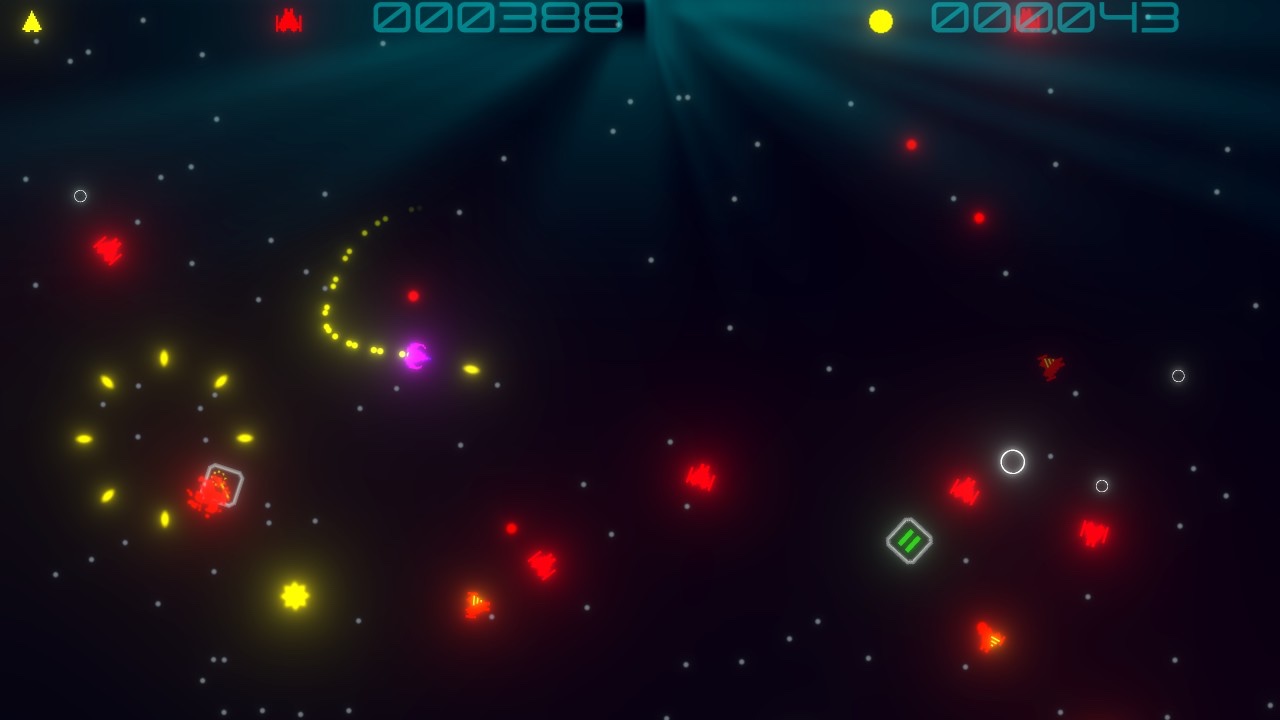1280x720 pixels.
Task: Select the red scribble enemy on the left edge
Action: (x=105, y=248)
